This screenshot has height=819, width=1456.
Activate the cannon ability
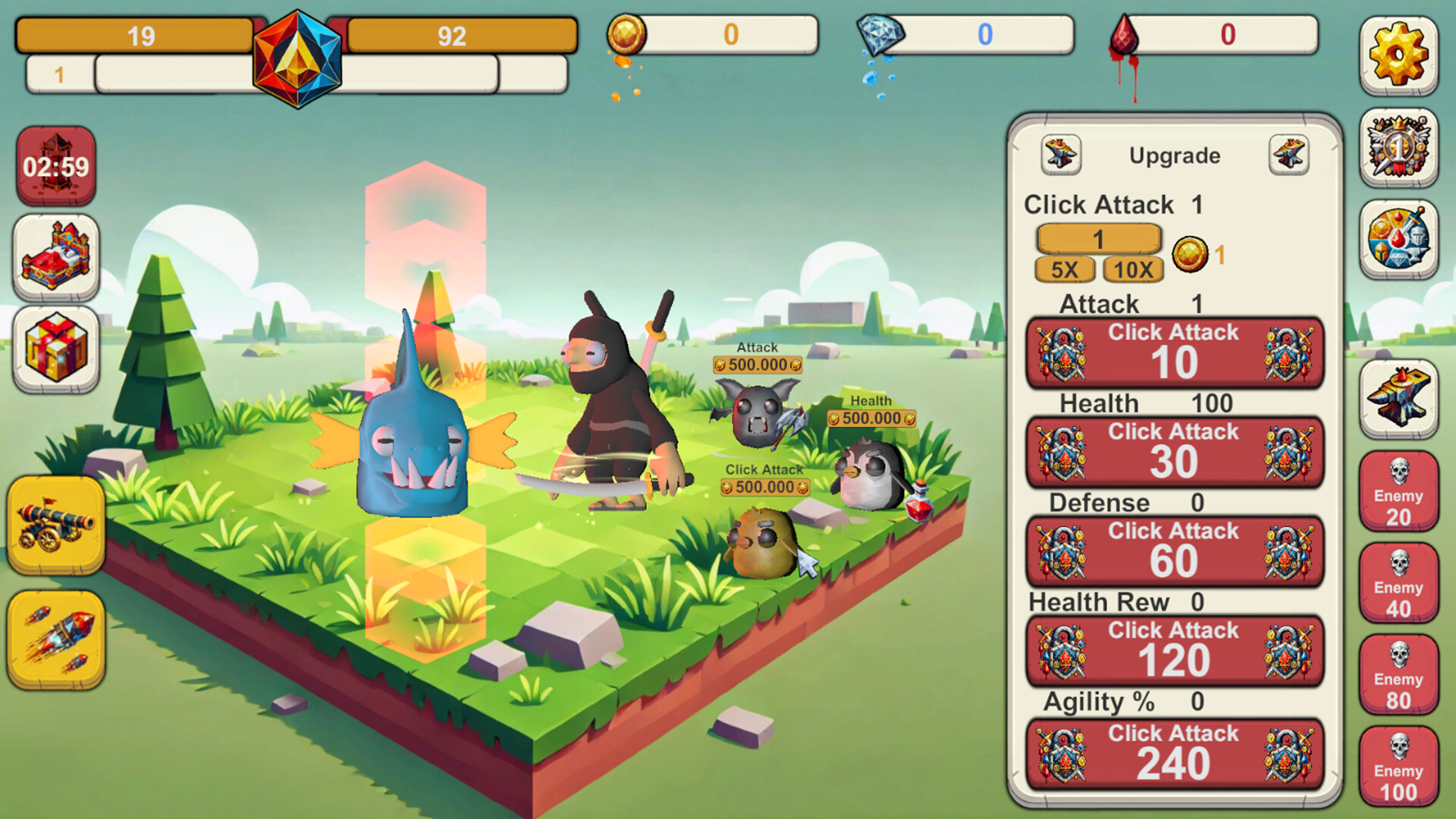tap(56, 525)
